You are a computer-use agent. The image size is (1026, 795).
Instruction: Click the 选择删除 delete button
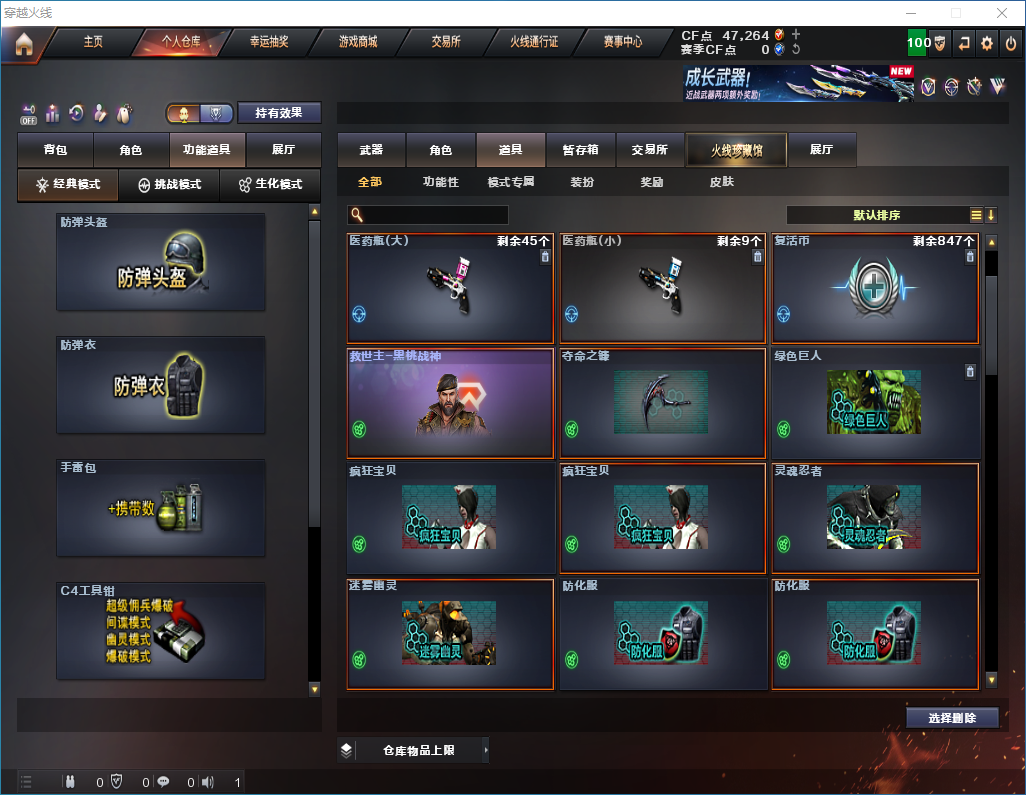pos(951,718)
